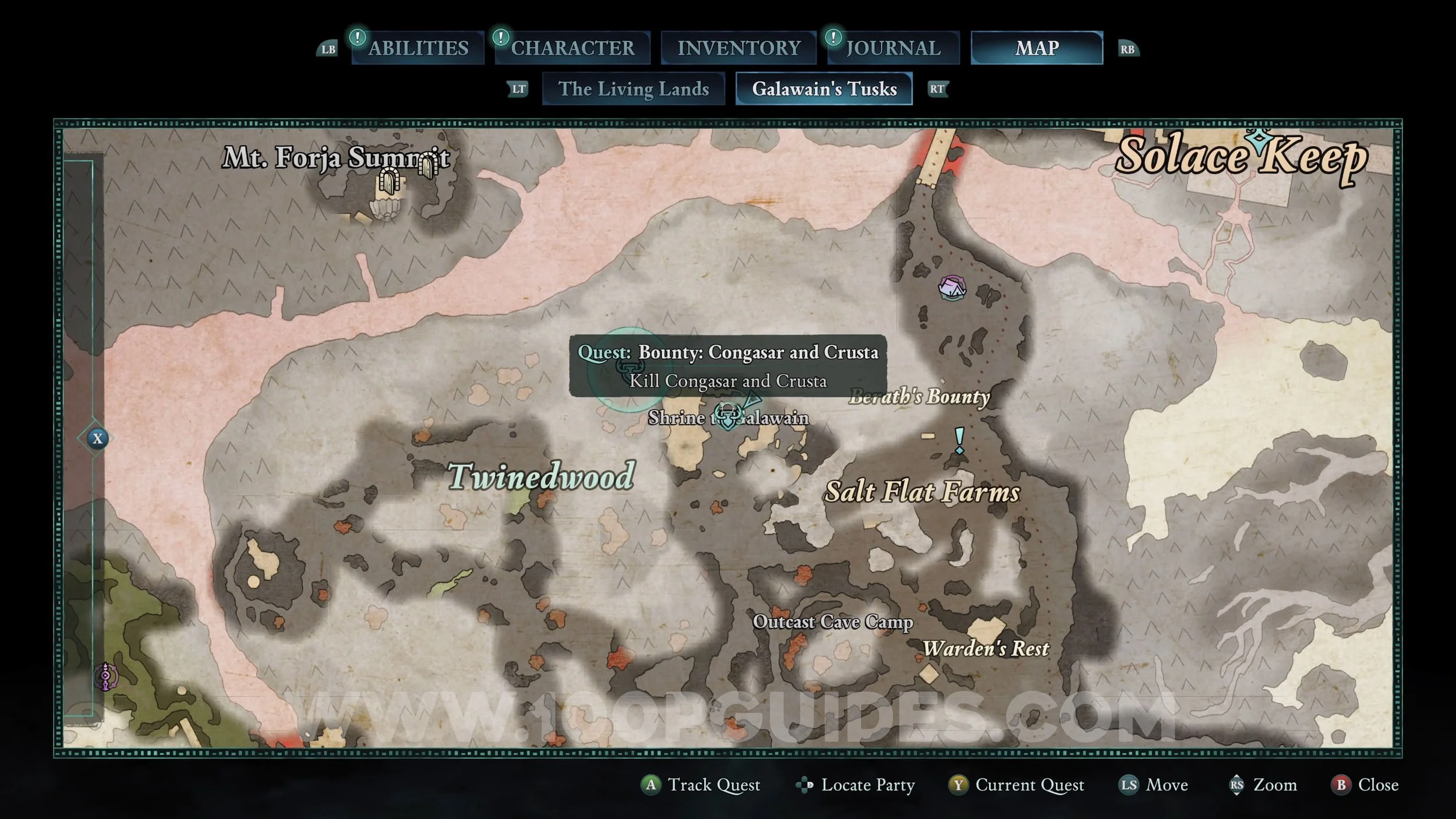Switch to the Abilities tab
This screenshot has height=819, width=1456.
[418, 48]
